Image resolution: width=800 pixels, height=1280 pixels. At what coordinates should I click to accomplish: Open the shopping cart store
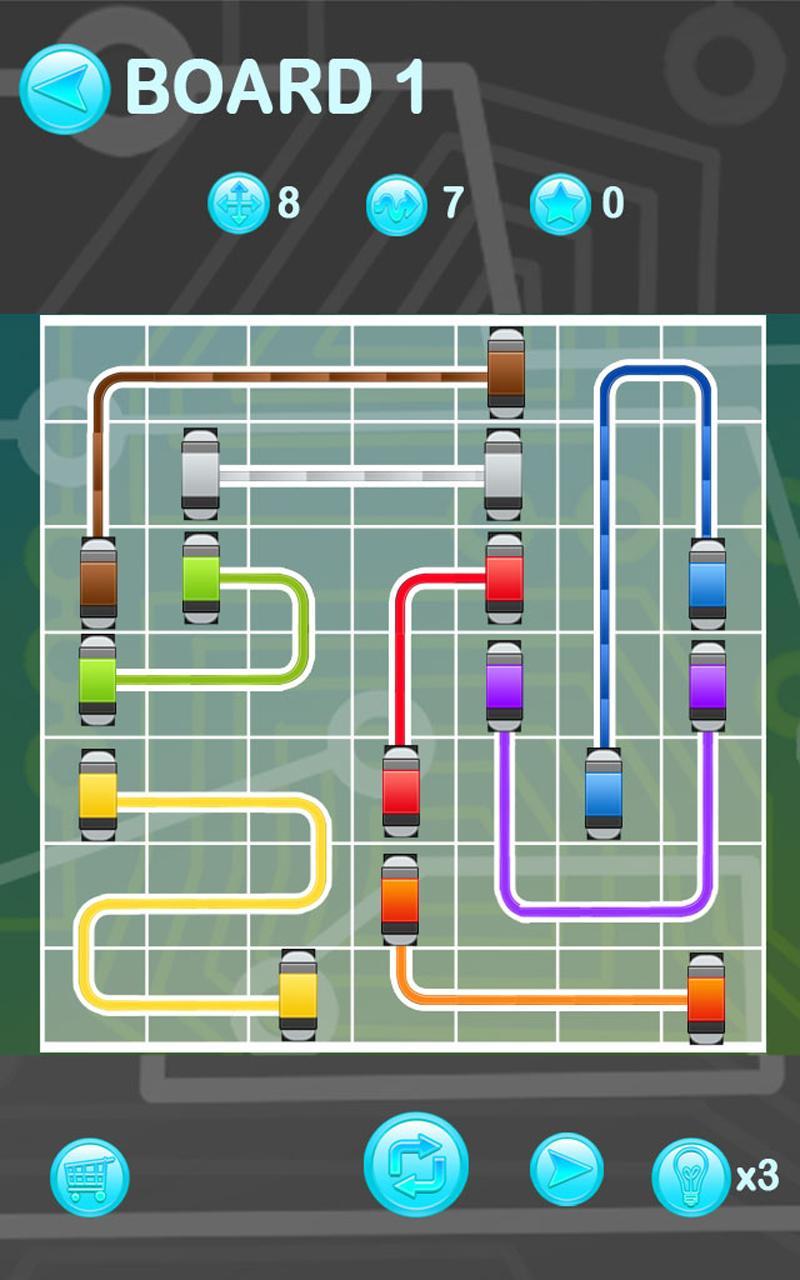[x=90, y=1177]
